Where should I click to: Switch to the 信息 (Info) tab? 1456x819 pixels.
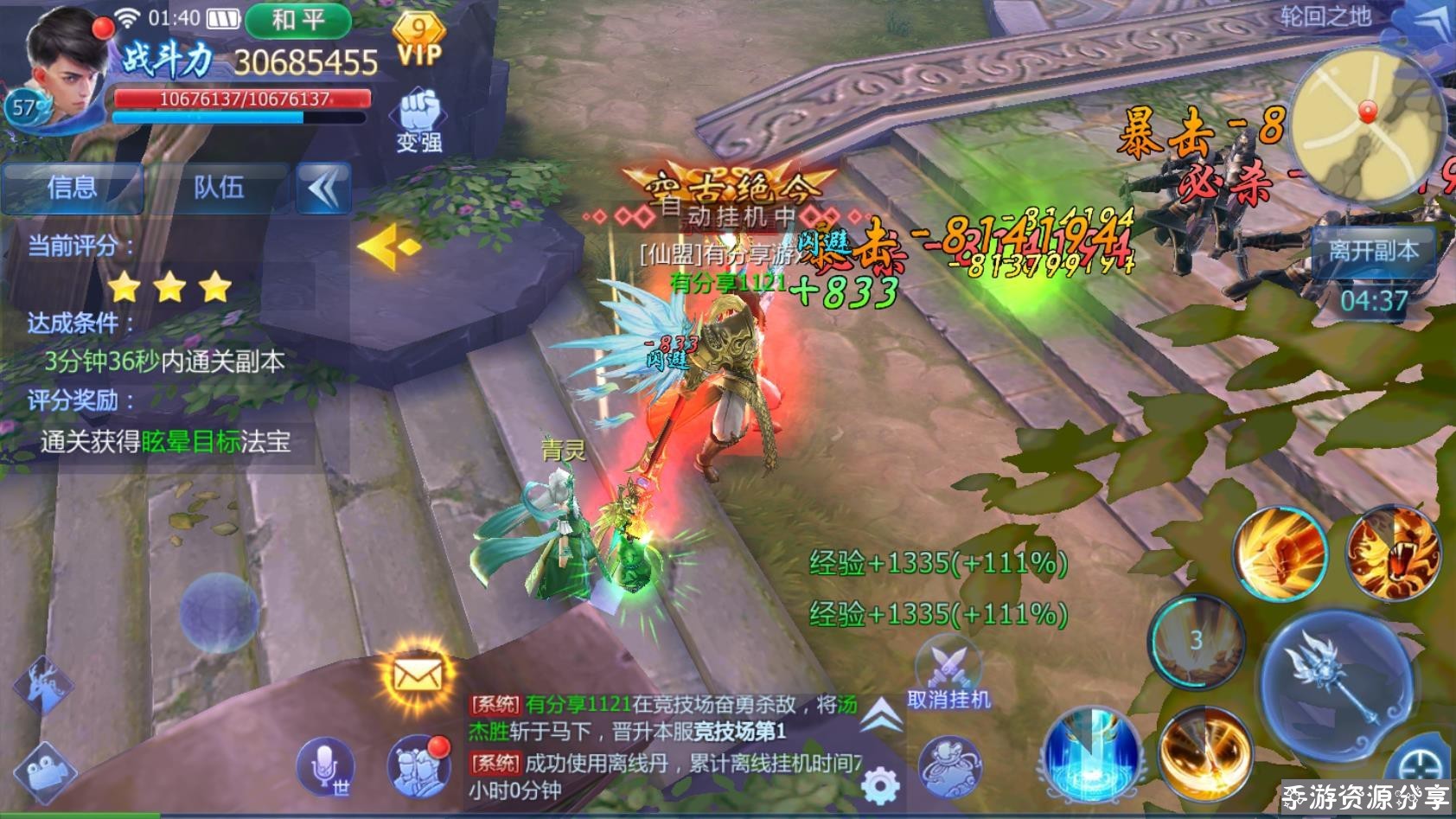tap(73, 187)
